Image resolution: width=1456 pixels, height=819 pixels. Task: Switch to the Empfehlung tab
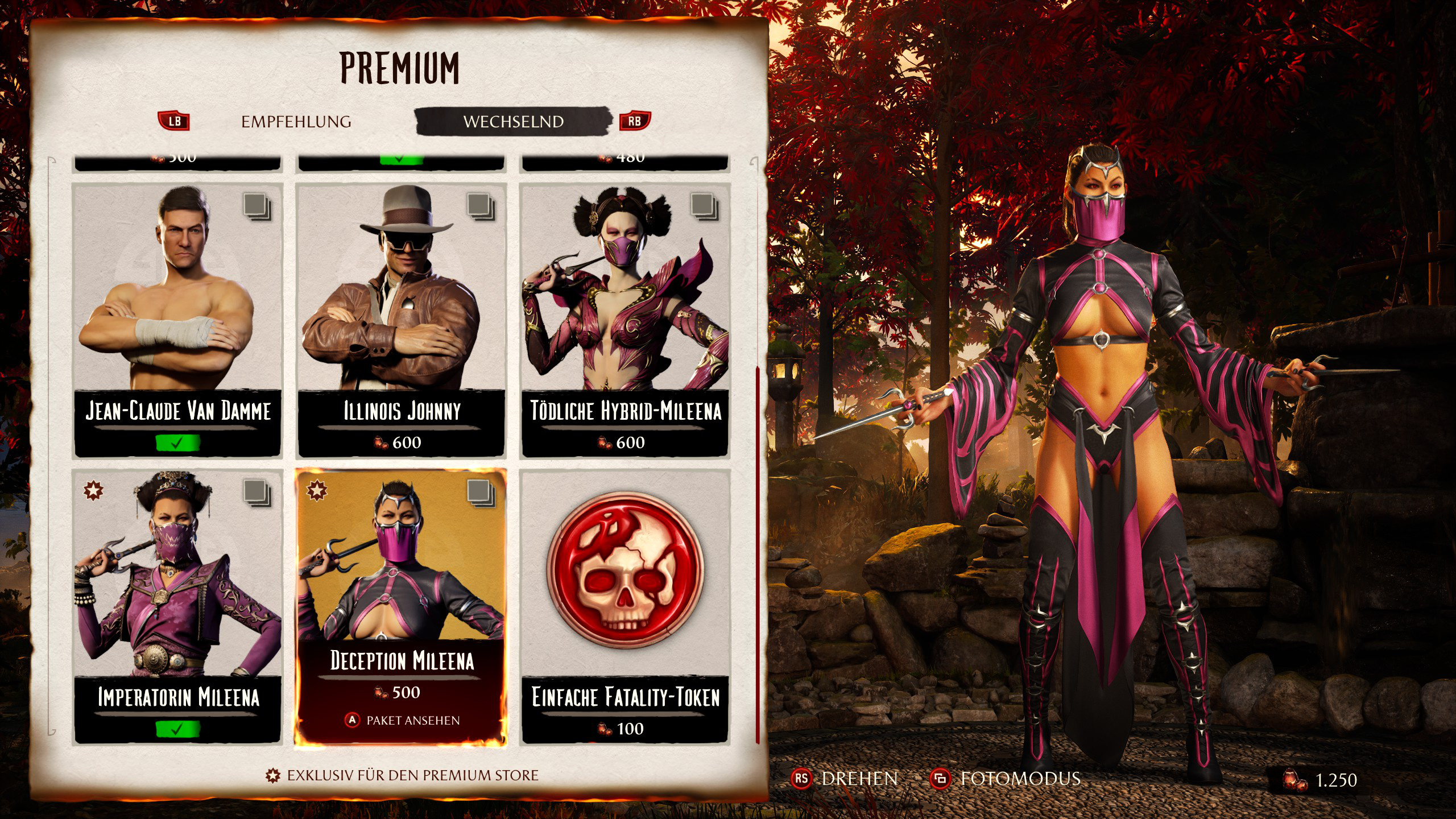pos(296,122)
